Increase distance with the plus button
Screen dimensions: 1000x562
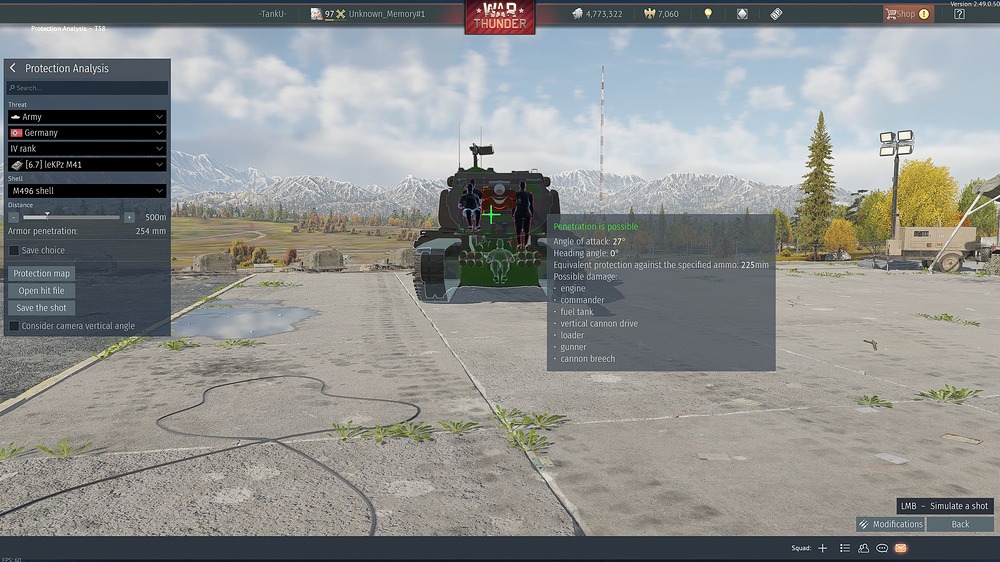(129, 217)
